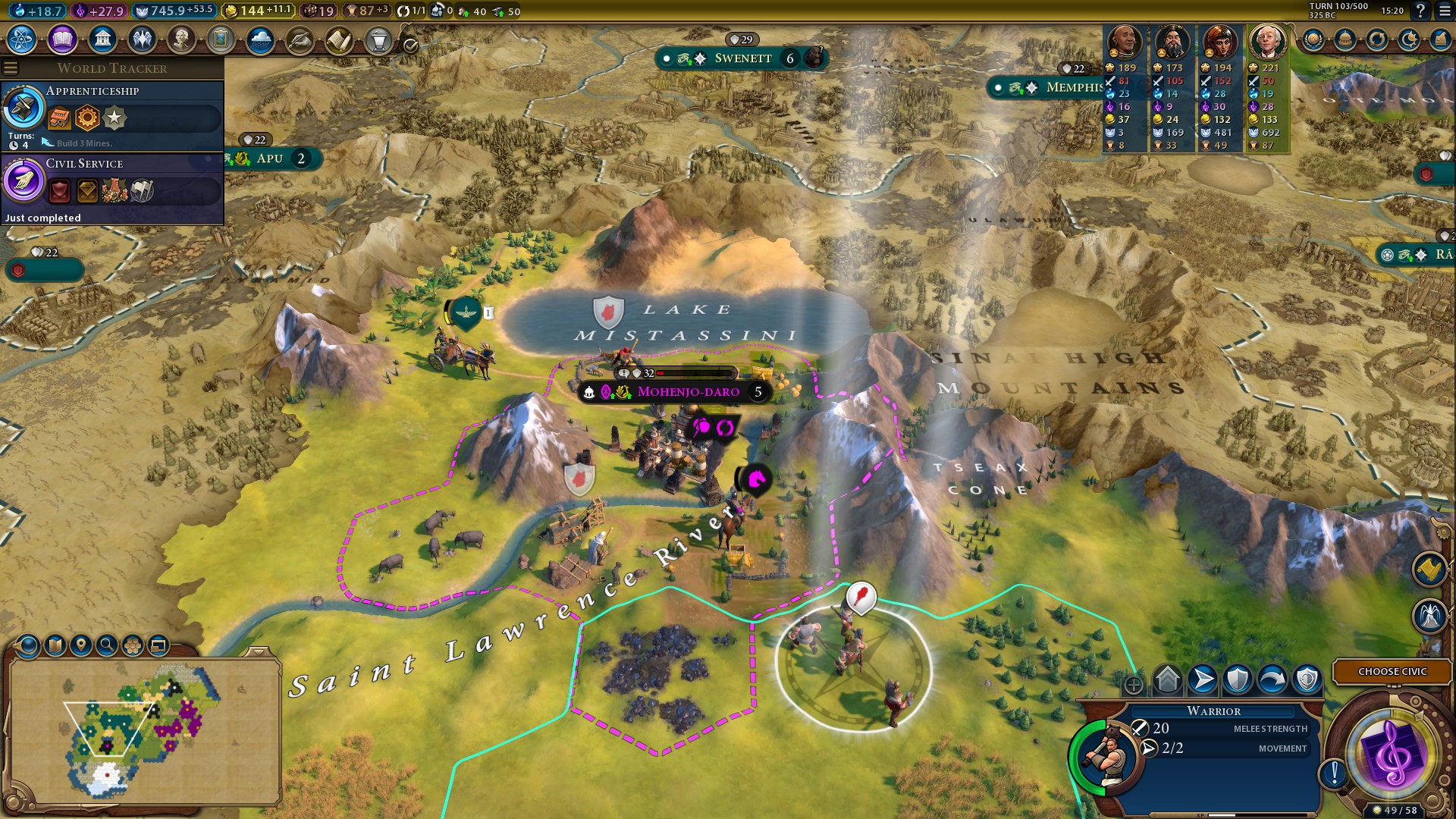This screenshot has width=1456, height=819.
Task: Toggle the hex grid map option
Action: click(x=133, y=645)
